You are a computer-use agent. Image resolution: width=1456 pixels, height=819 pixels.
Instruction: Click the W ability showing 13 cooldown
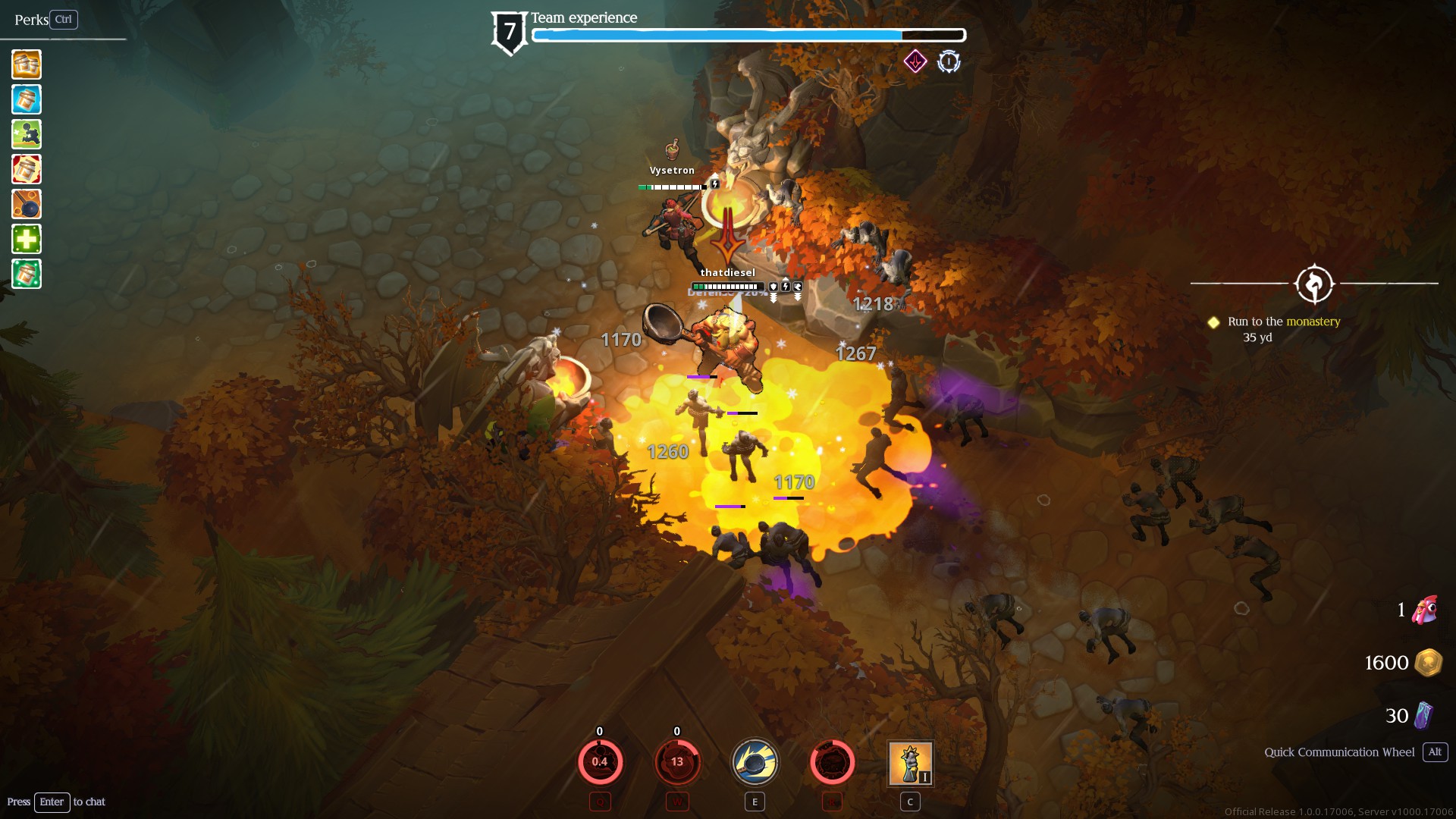[677, 762]
